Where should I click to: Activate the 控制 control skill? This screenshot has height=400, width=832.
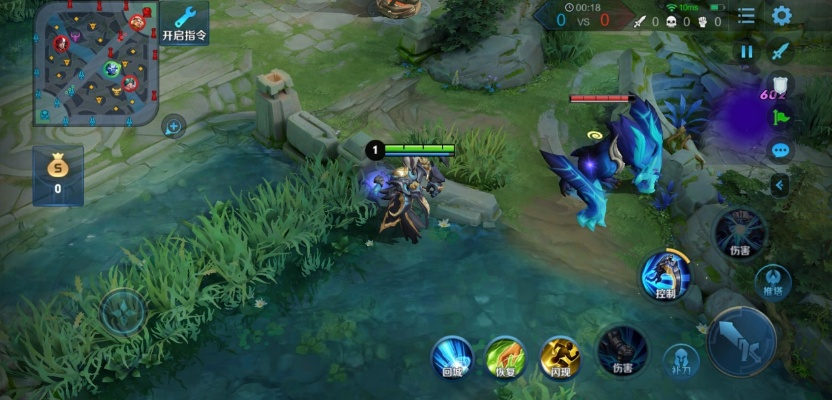pos(665,274)
